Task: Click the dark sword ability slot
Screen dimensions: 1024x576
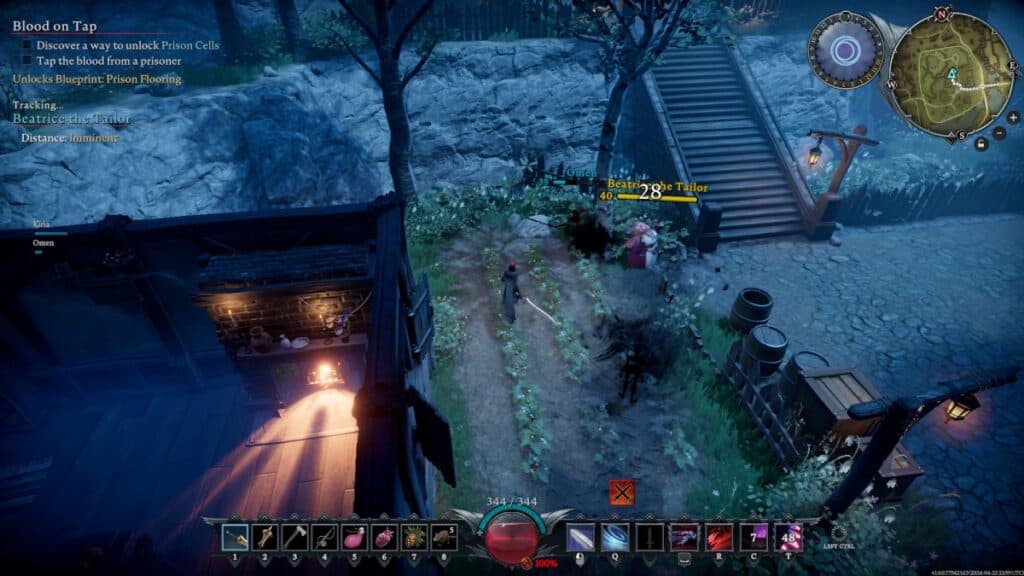Action: coord(650,537)
